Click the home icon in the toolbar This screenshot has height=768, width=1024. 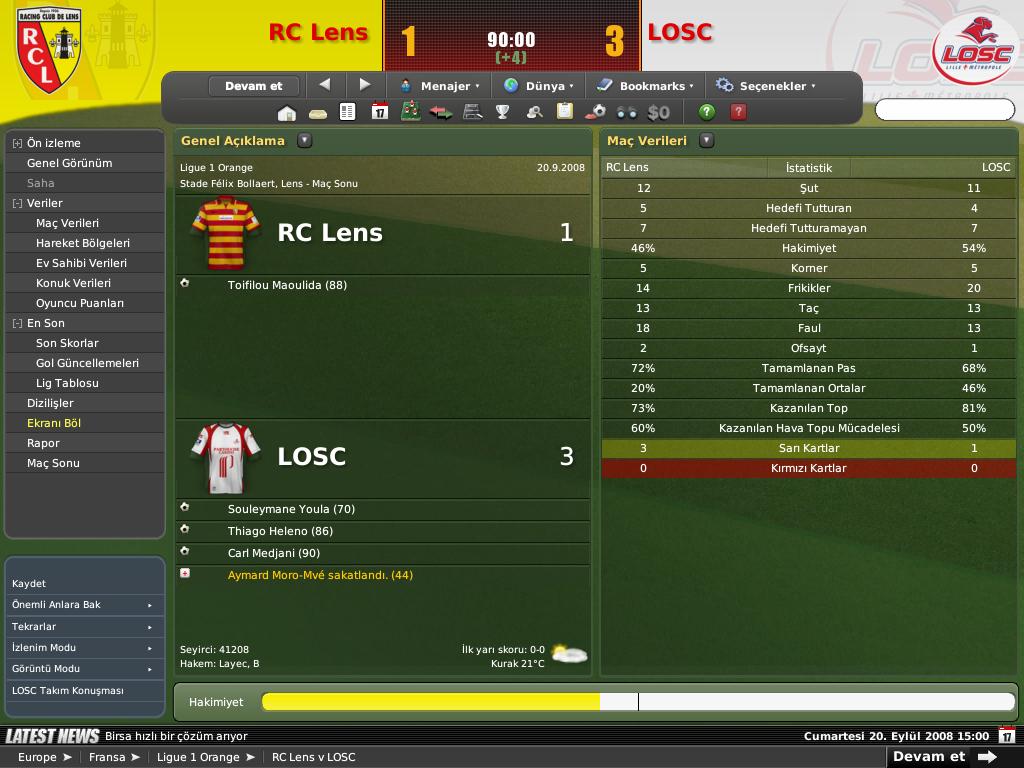[287, 112]
